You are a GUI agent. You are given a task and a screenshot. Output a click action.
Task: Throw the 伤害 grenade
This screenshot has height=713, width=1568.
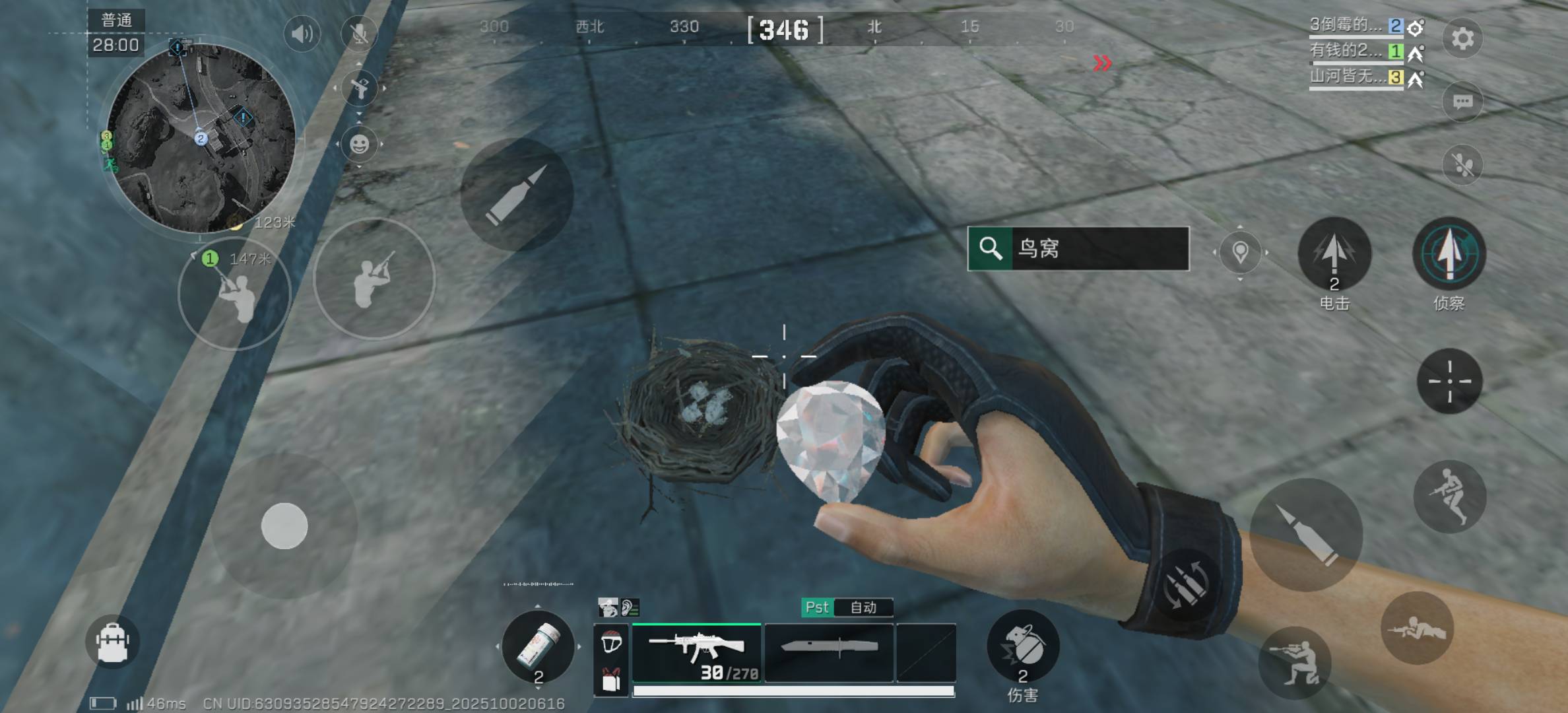(1022, 647)
